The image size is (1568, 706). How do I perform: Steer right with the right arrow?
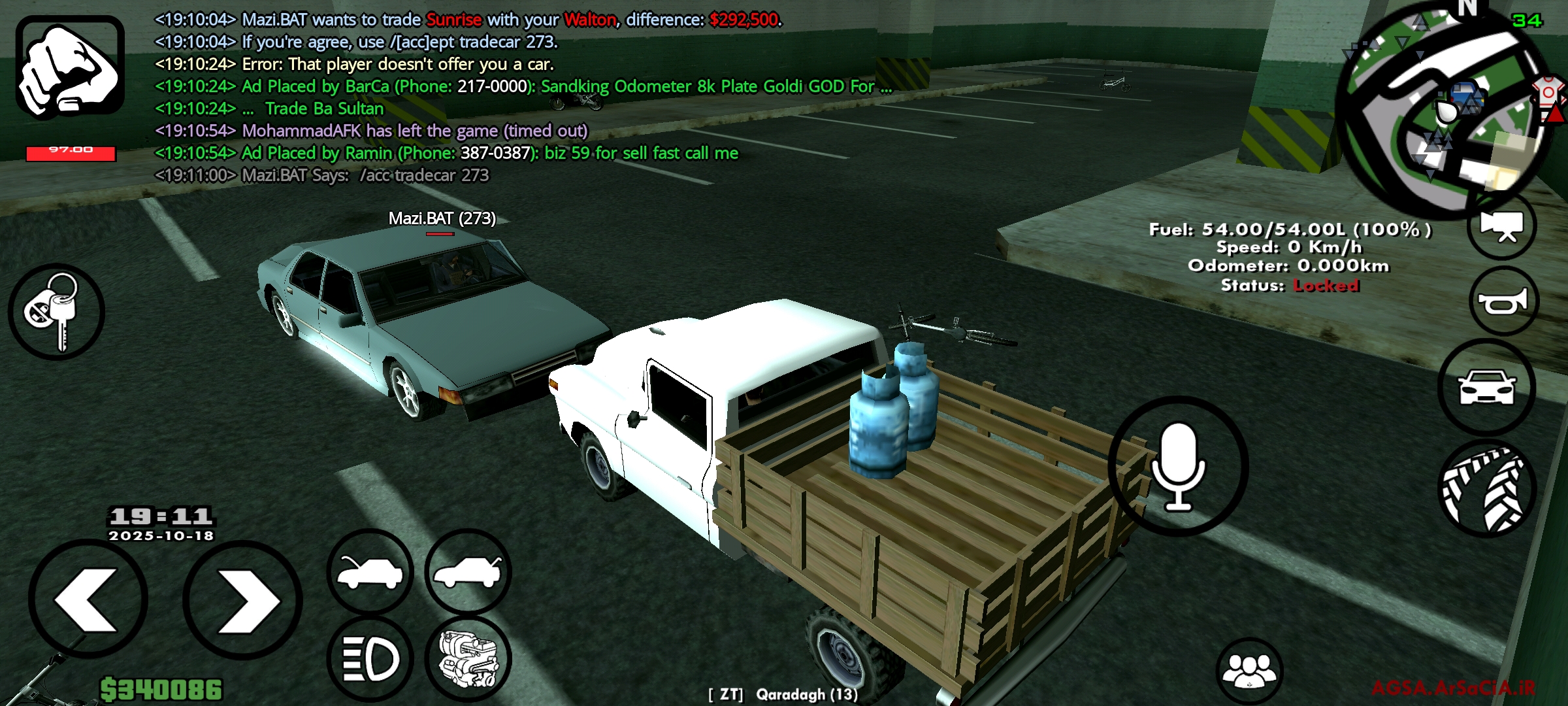click(242, 599)
